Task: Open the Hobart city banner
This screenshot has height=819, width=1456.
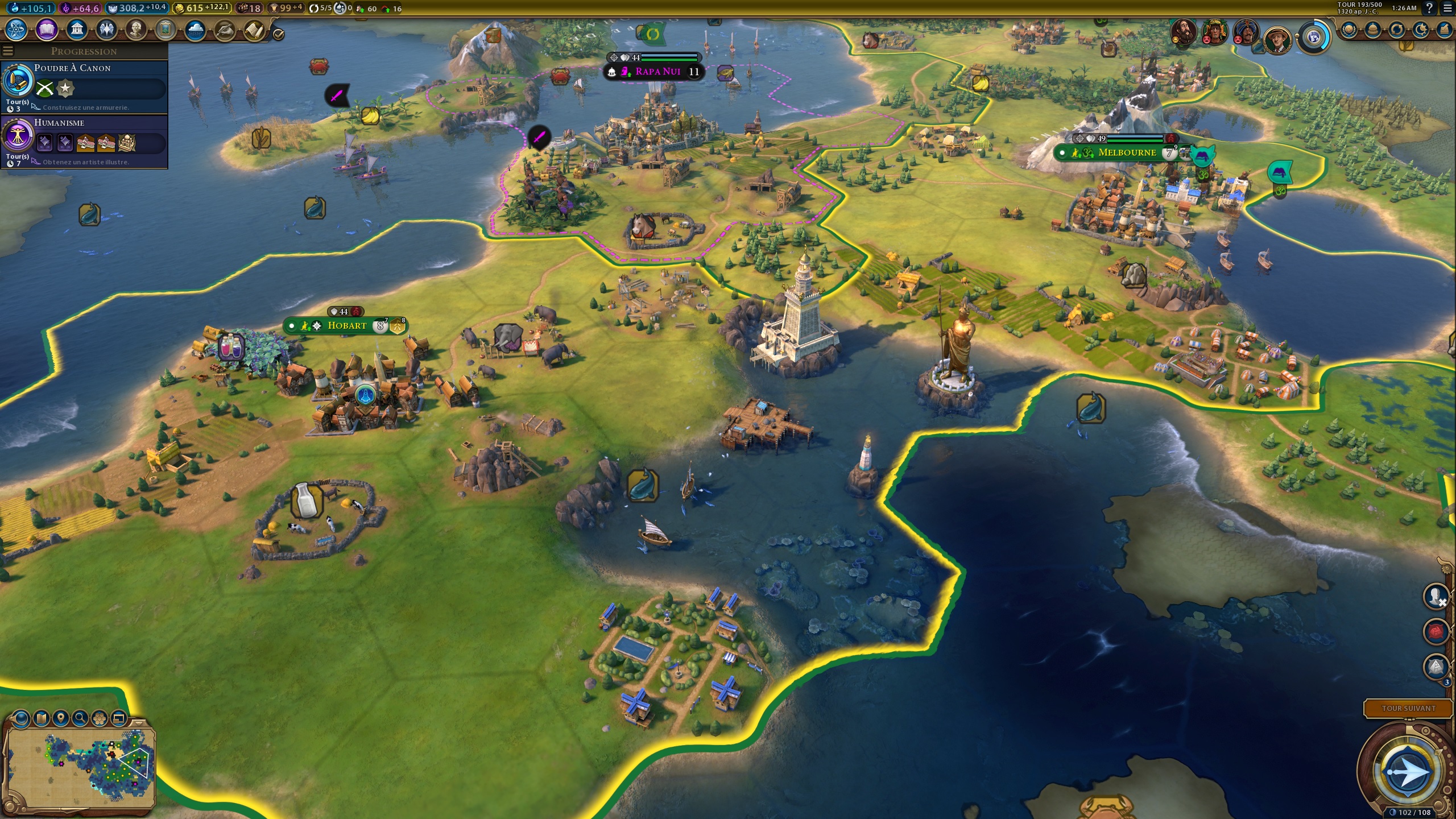Action: tap(347, 326)
